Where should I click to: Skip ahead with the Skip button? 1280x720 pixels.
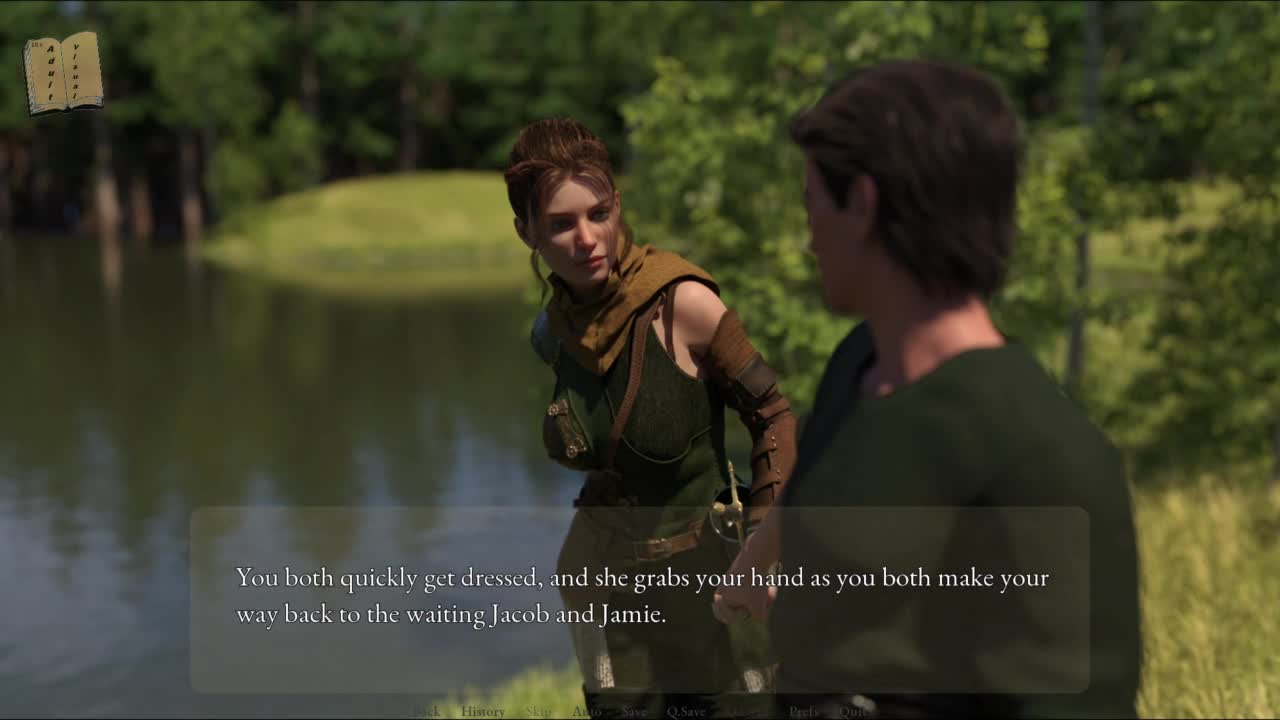(538, 712)
